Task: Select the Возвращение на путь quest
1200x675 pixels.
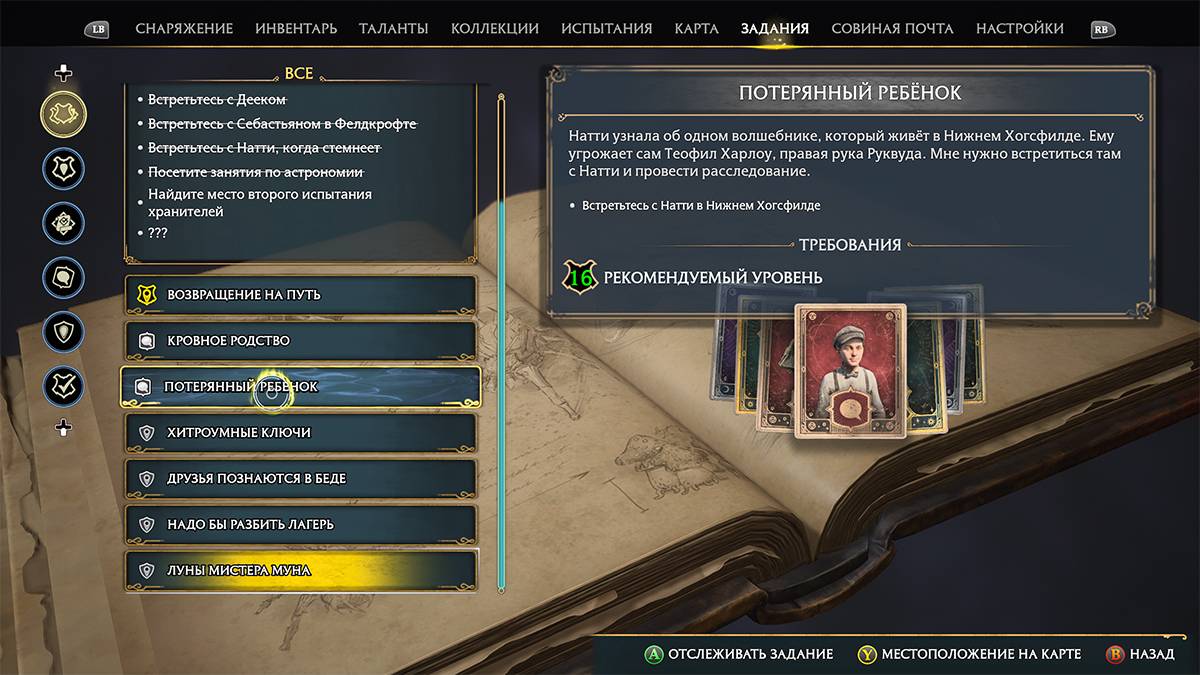Action: pyautogui.click(x=299, y=295)
